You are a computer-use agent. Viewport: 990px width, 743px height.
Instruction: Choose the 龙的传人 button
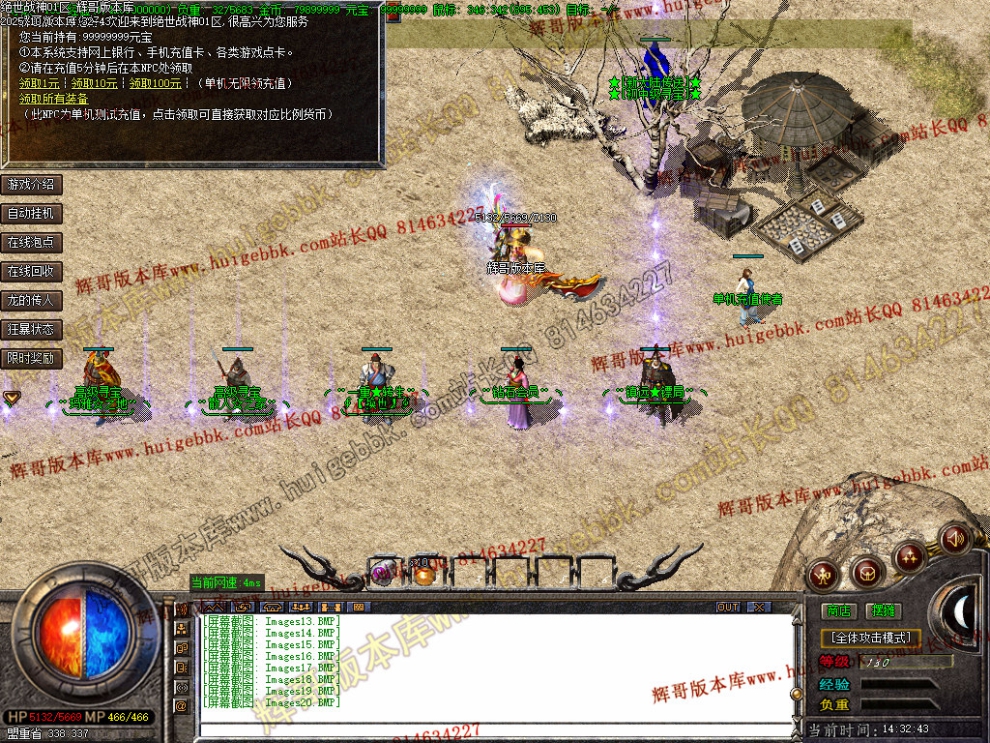tap(31, 300)
